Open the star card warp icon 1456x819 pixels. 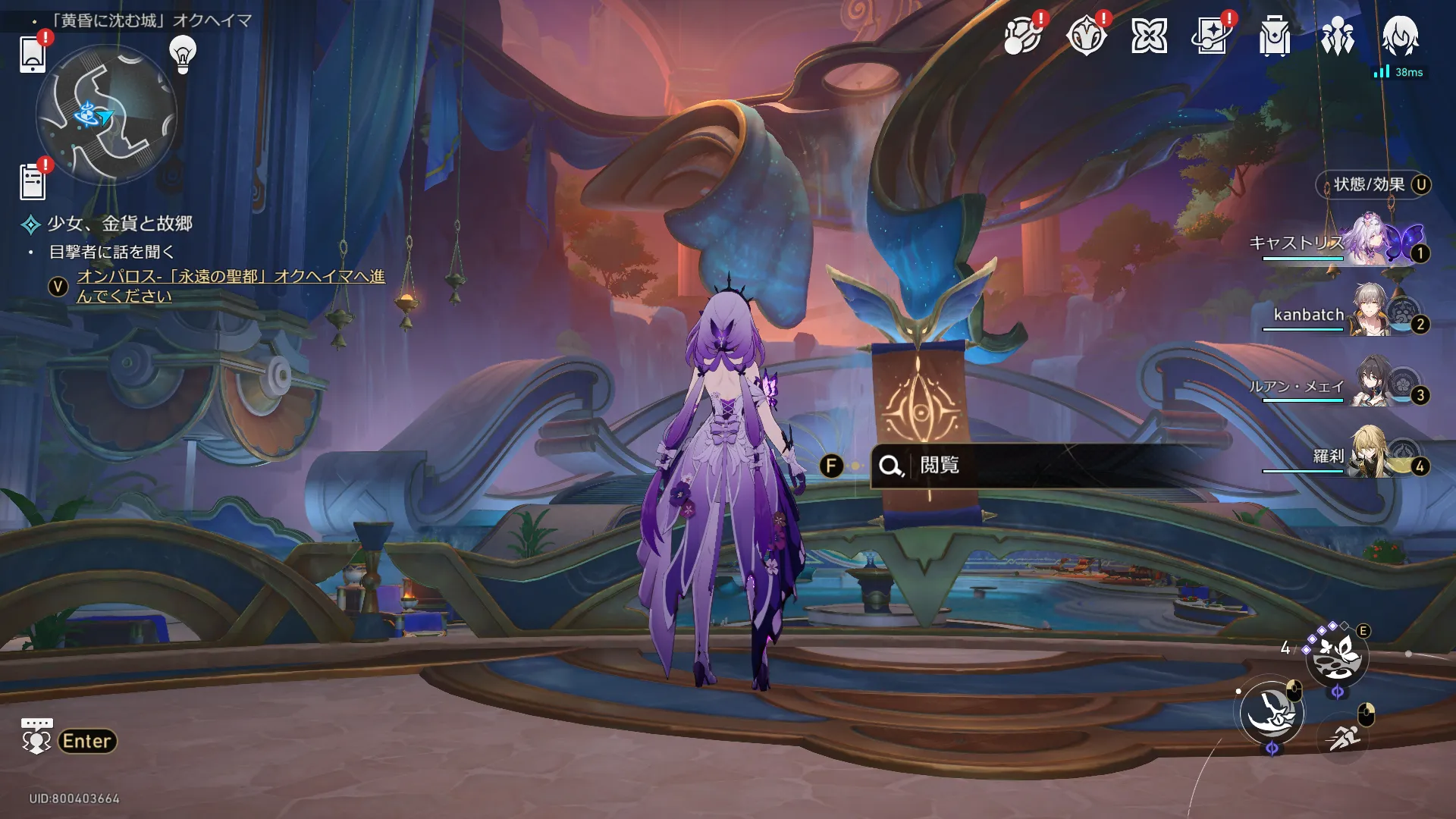1212,36
